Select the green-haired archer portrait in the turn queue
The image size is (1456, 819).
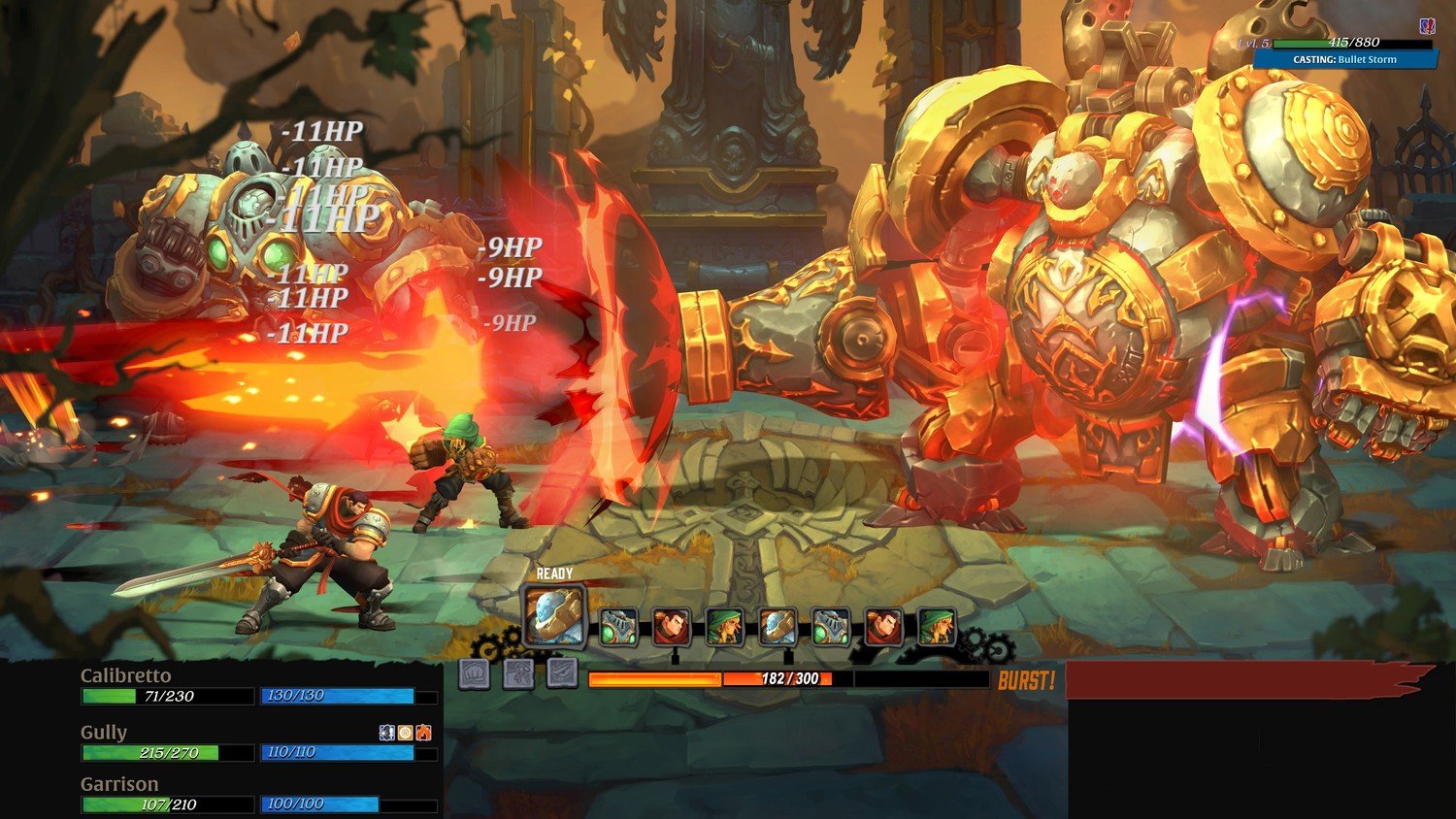tap(724, 629)
